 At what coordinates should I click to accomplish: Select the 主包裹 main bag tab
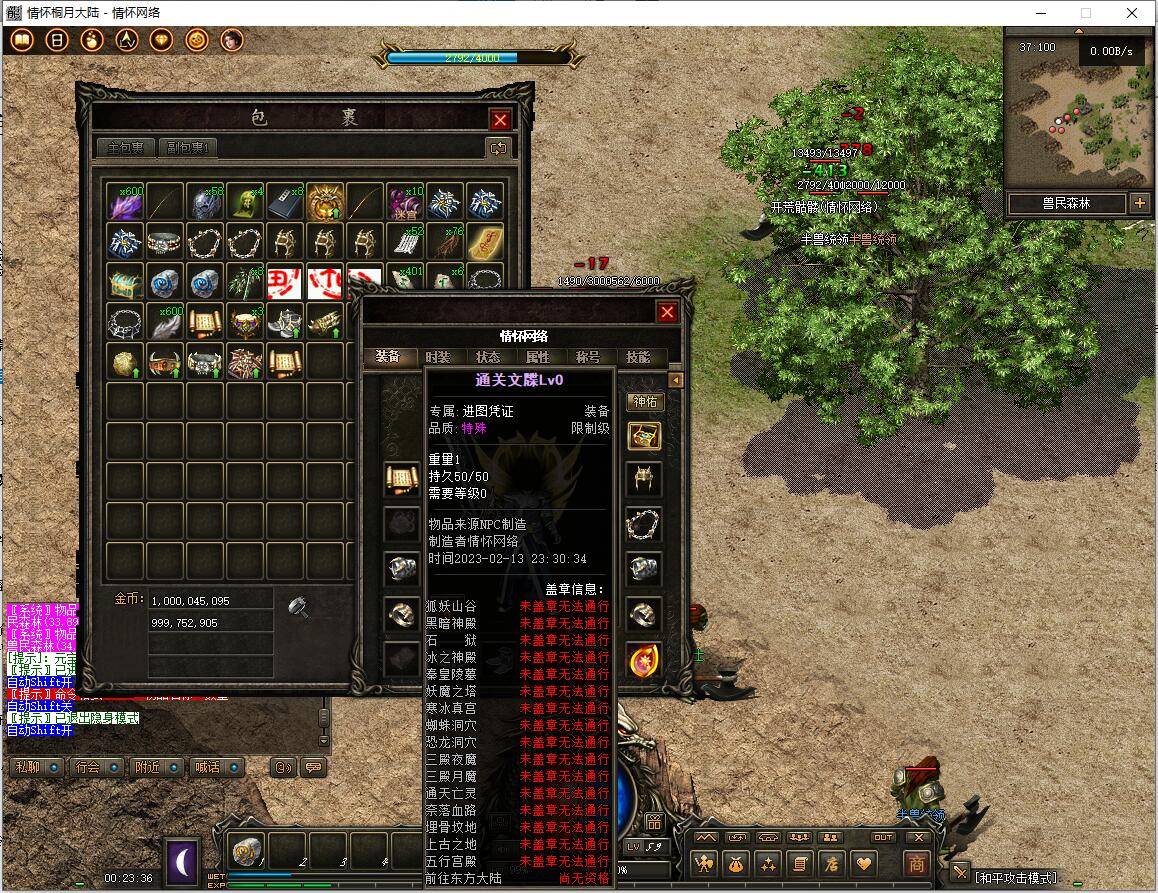pyautogui.click(x=126, y=148)
